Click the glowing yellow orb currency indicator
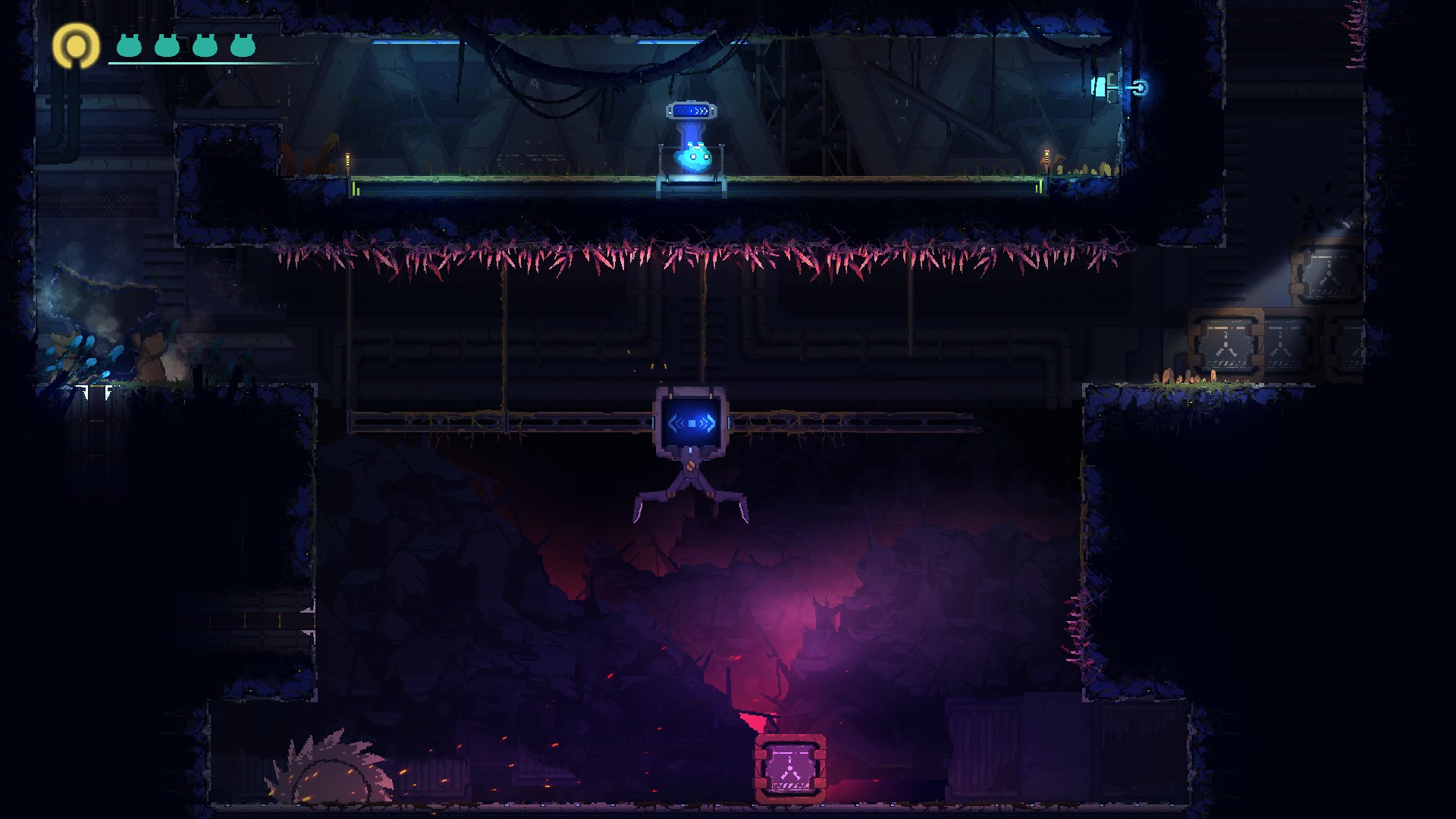Screen dimensions: 1456x819 point(75,48)
